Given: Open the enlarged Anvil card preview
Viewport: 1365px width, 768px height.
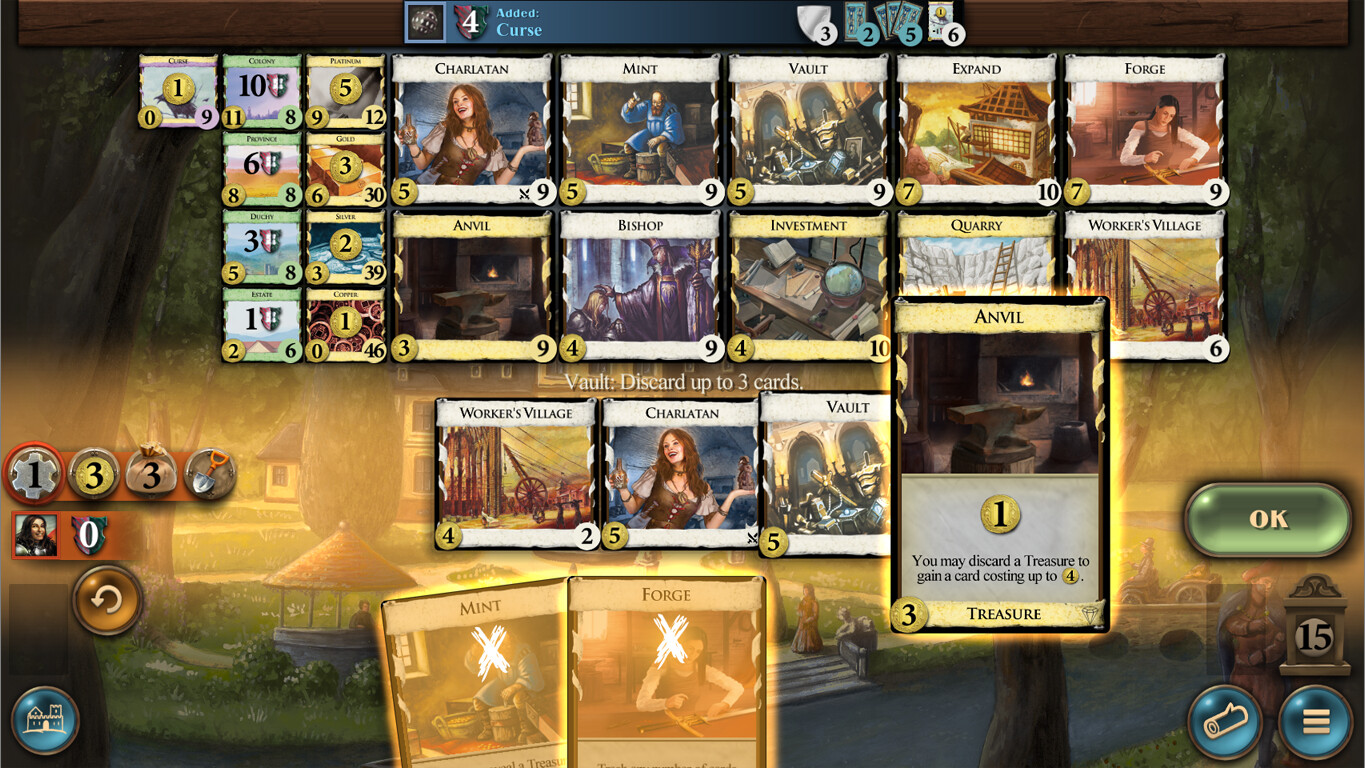Looking at the screenshot, I should click(998, 465).
